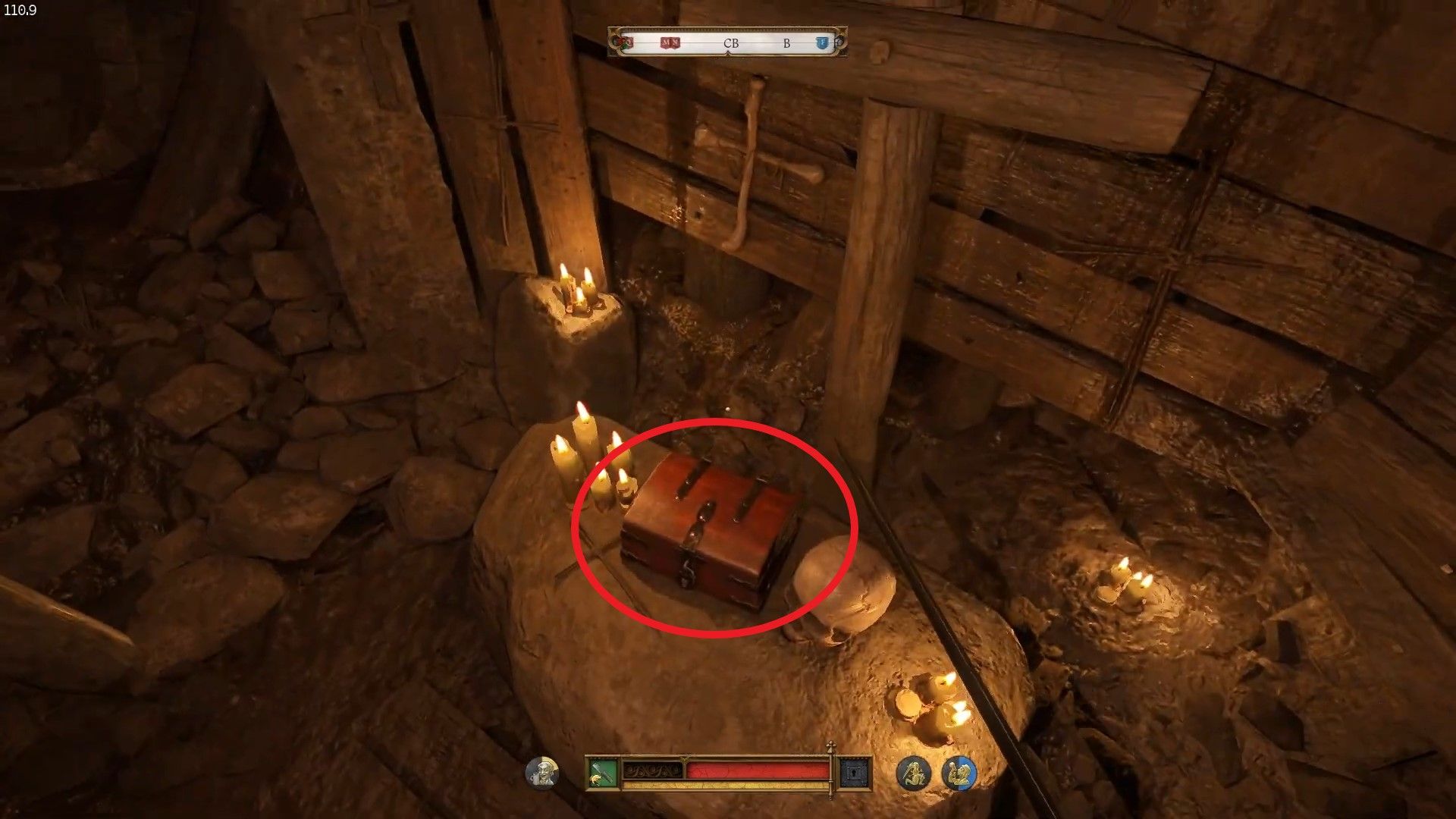
Task: Click the 110.9 FPS counter top left
Action: (x=19, y=11)
